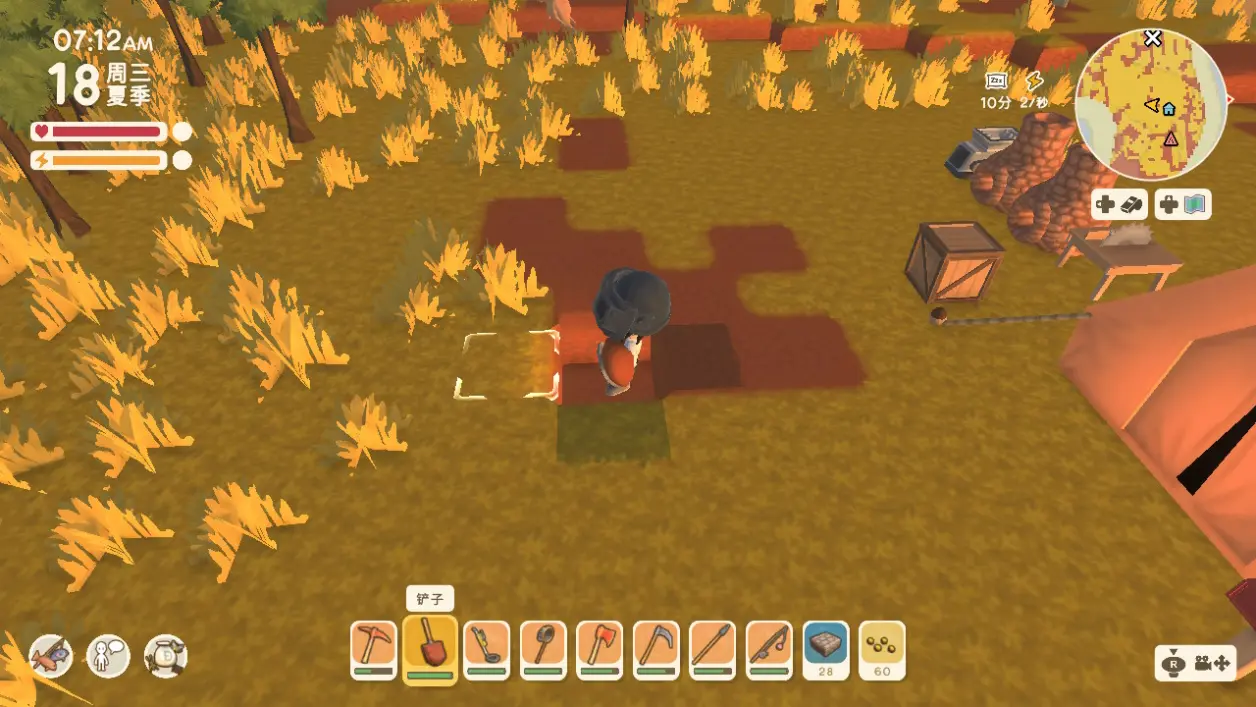The image size is (1256, 707).
Task: Equip the spear from the hotbar
Action: (x=712, y=649)
